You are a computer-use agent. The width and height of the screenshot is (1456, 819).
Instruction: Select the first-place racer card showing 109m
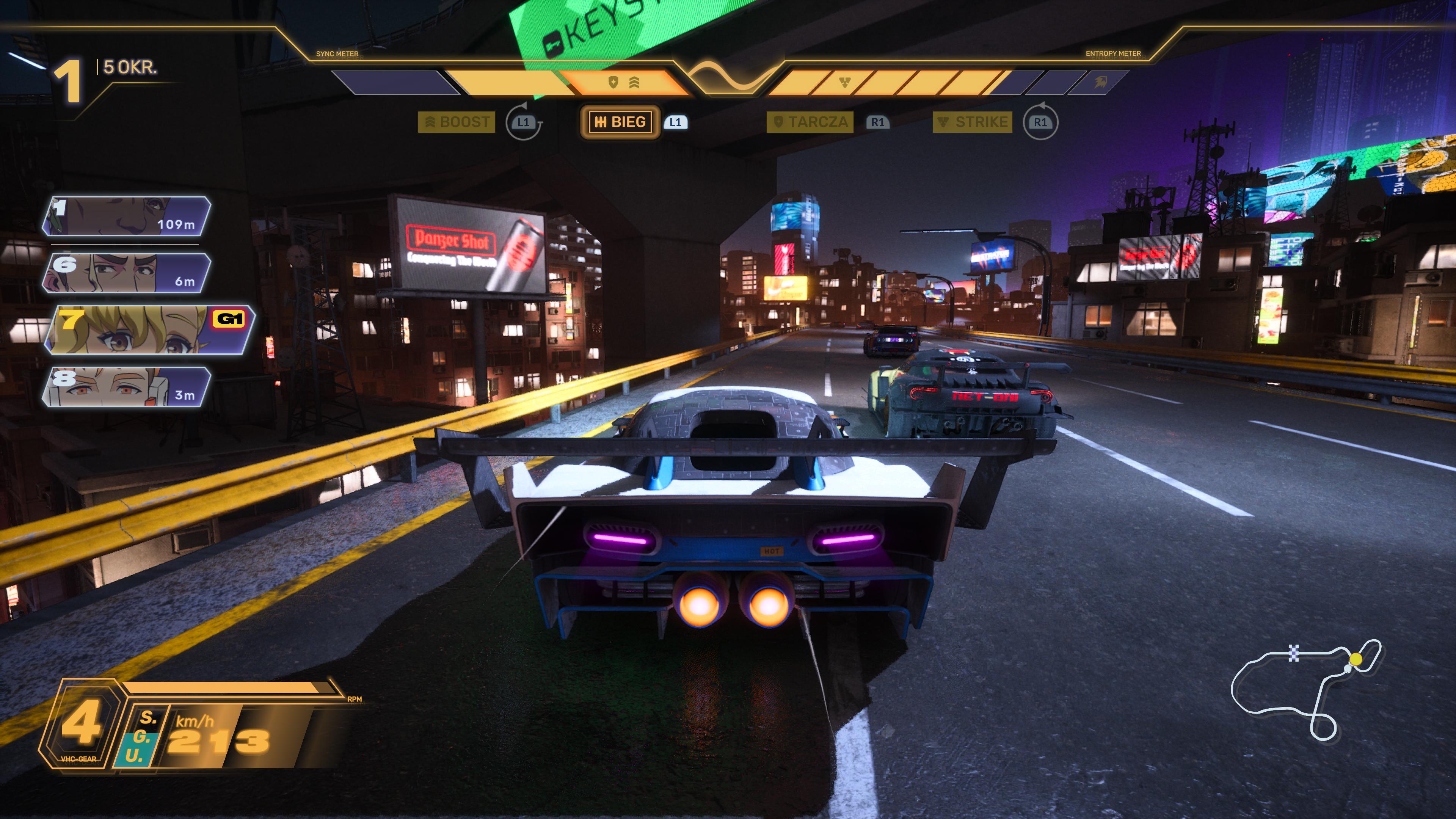(127, 216)
